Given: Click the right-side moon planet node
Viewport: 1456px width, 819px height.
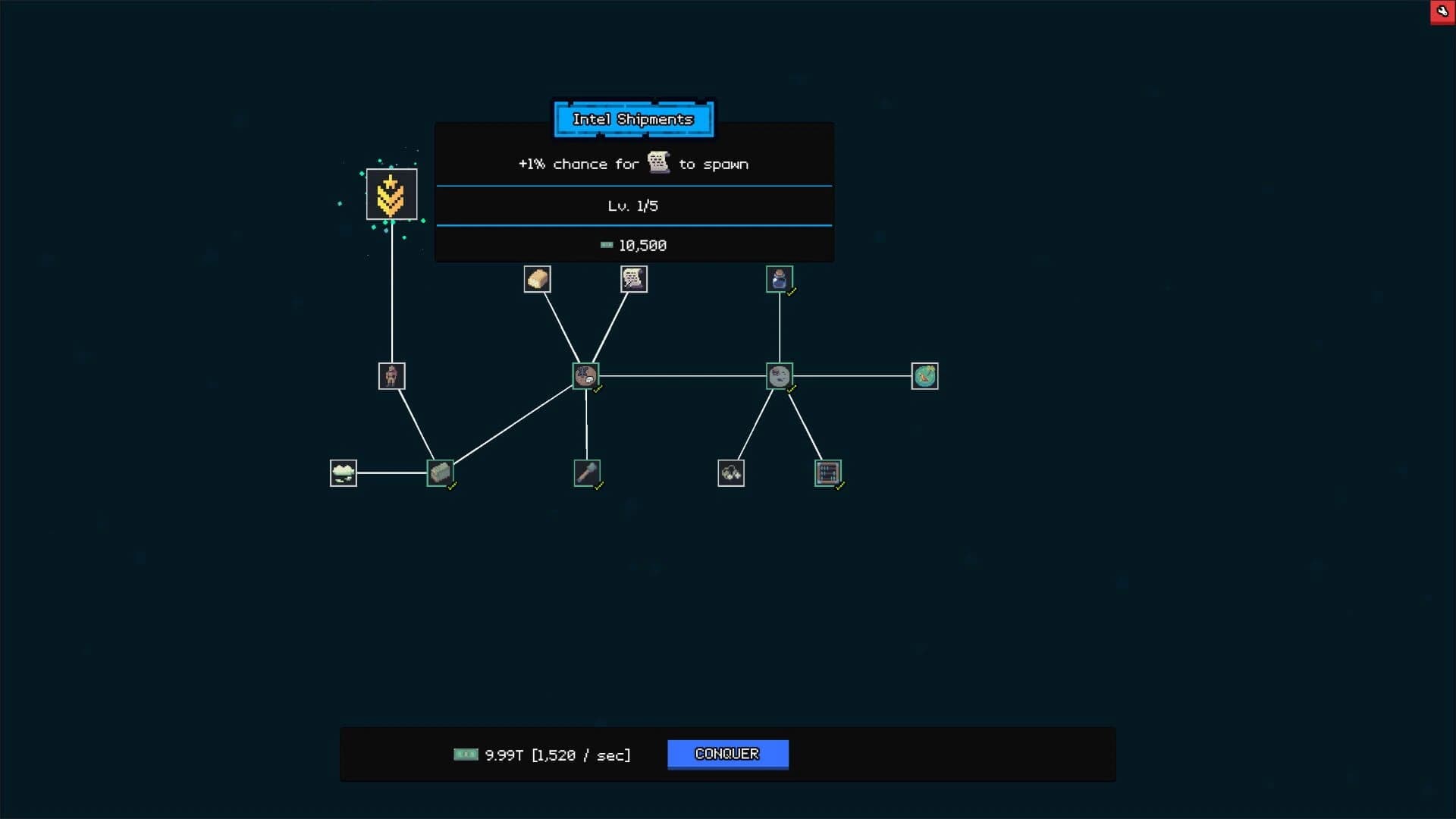Looking at the screenshot, I should click(780, 375).
